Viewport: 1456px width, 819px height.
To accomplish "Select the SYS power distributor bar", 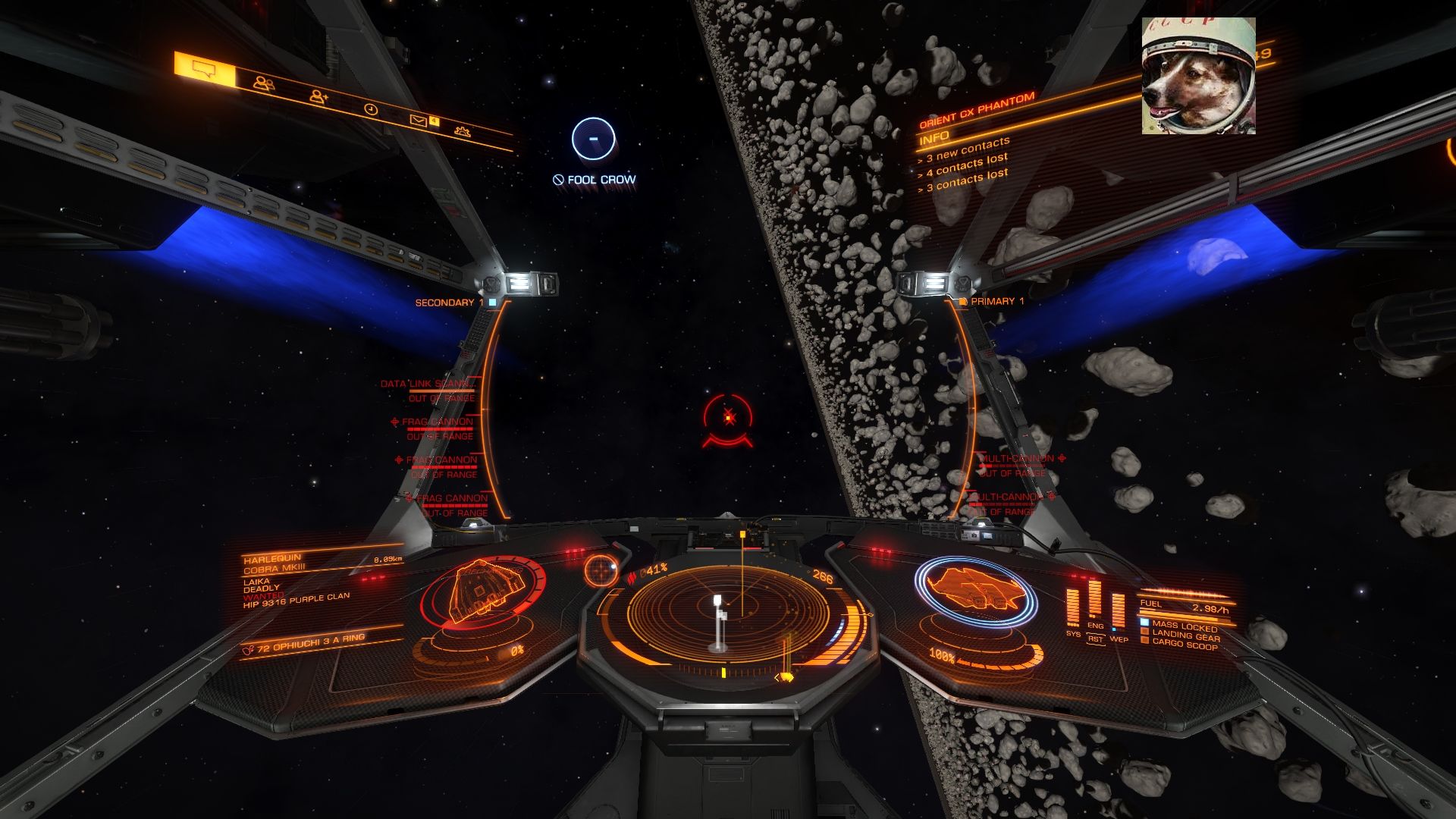I will point(1073,608).
